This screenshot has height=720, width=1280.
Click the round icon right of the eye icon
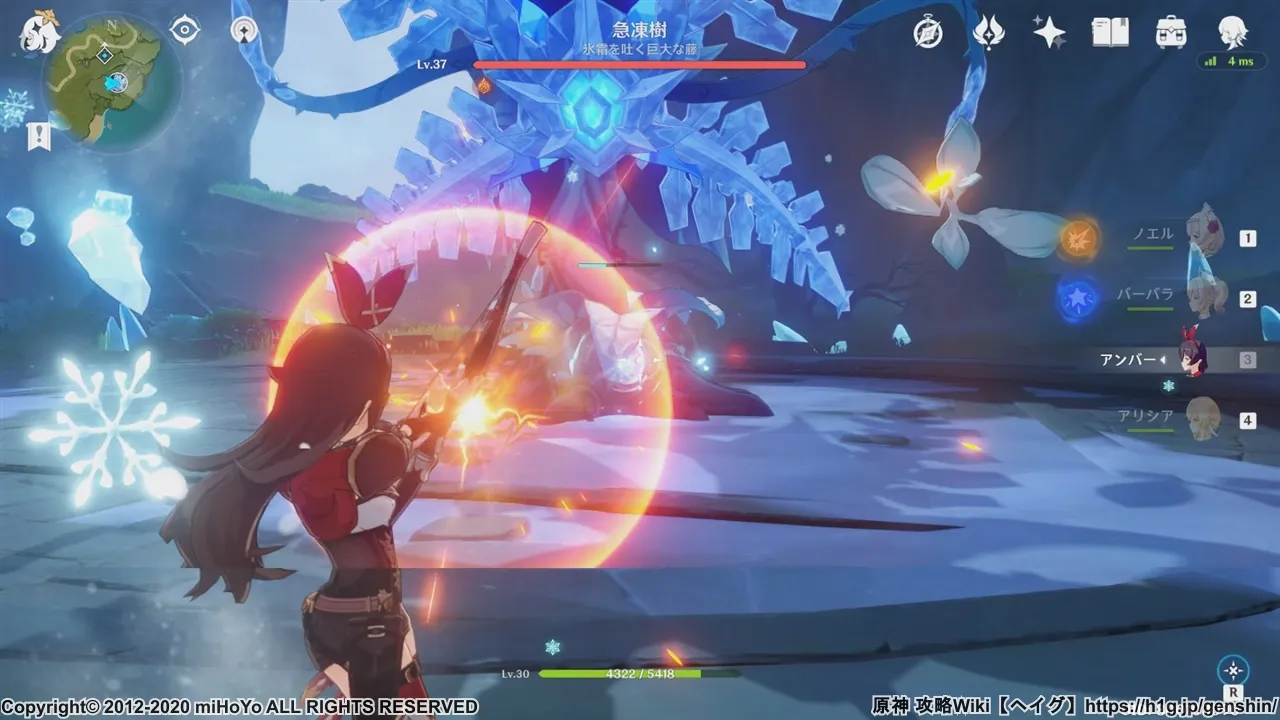[x=243, y=30]
